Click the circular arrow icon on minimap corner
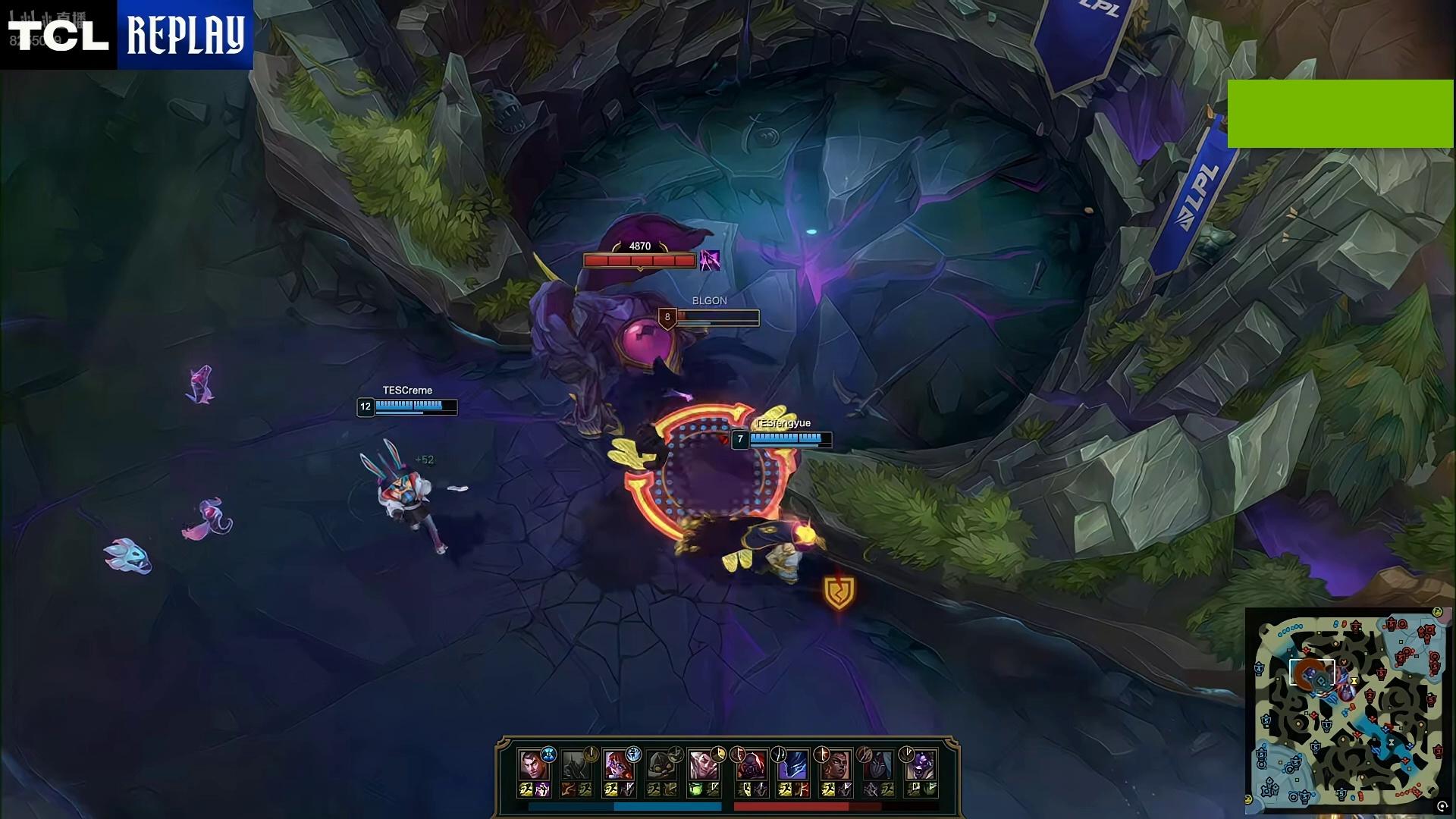The image size is (1456, 819). (1442, 807)
